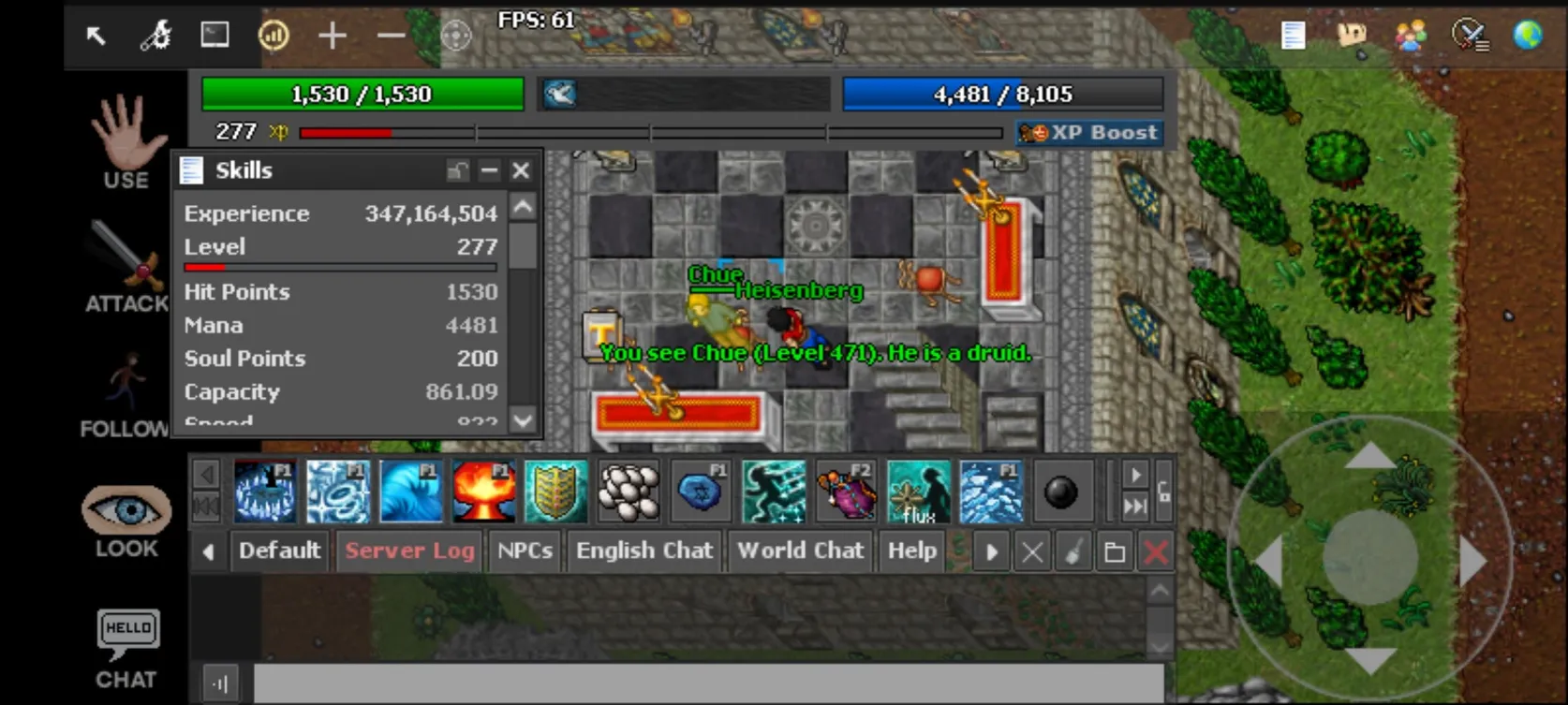Zoom in with the plus toolbar icon
Viewport: 1568px width, 705px height.
[x=333, y=37]
